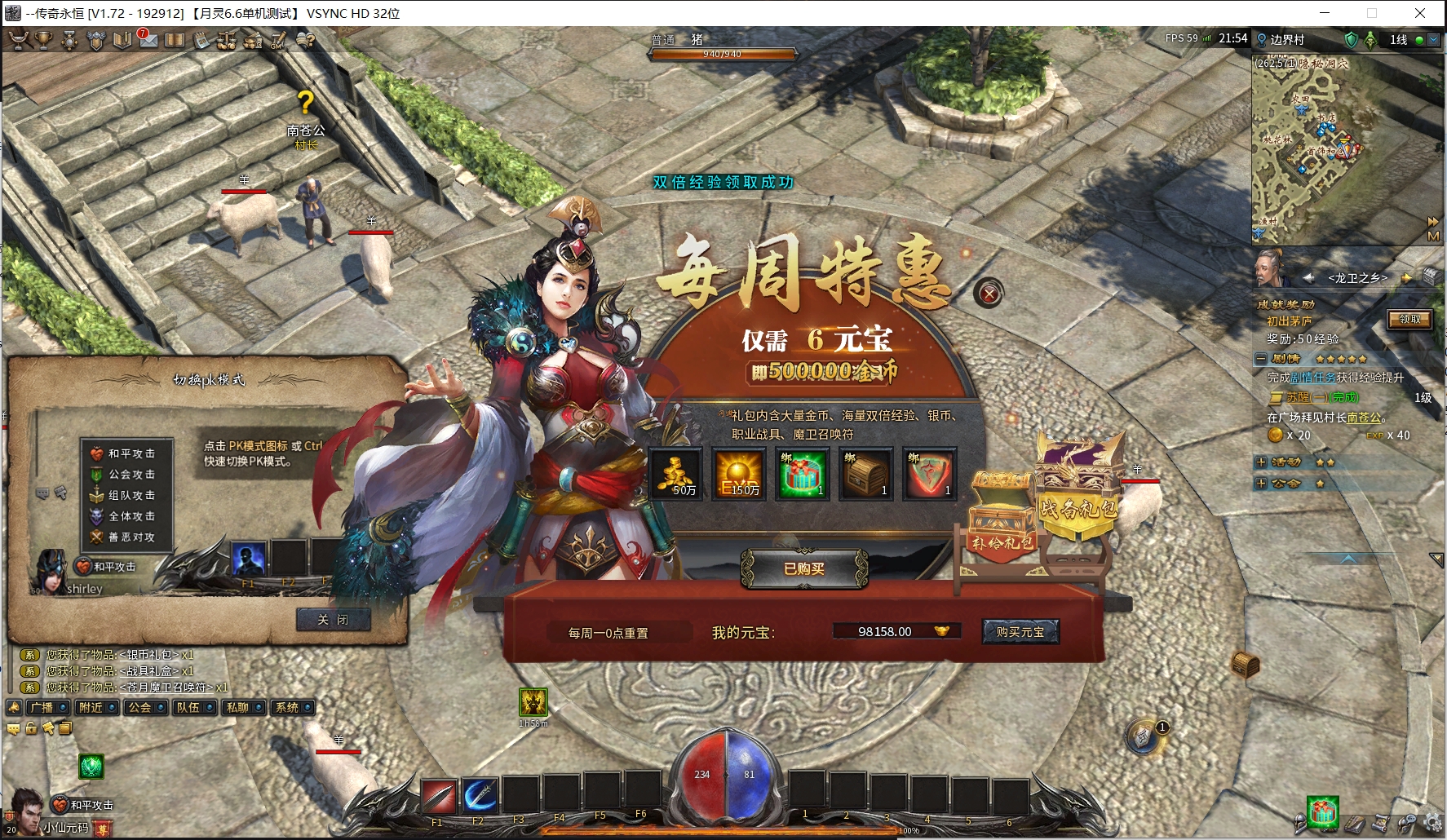Close the PK mode panel with 关闭
Image resolution: width=1447 pixels, height=840 pixels.
click(333, 620)
